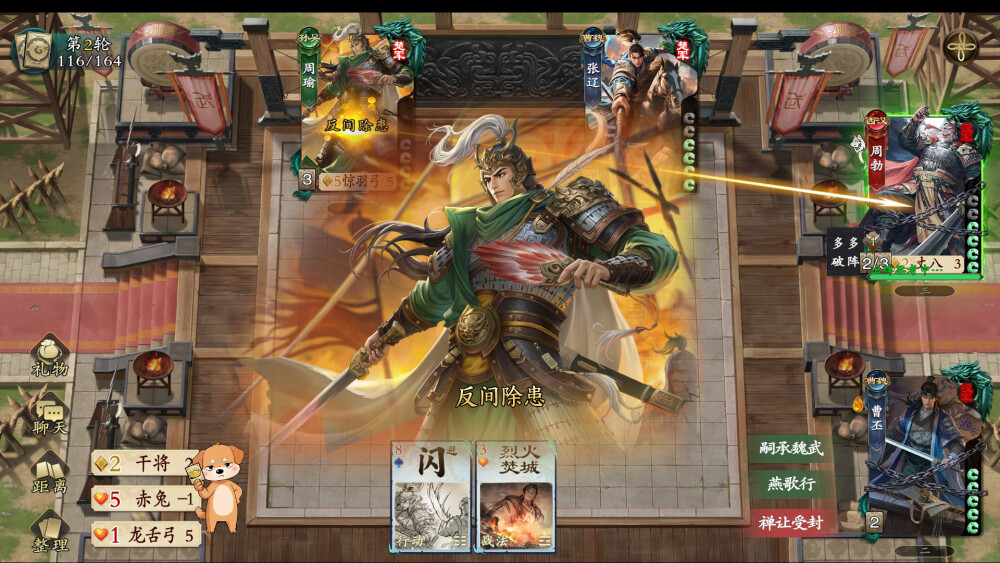This screenshot has width=1000, height=563.
Task: Sort hand cards with 整理
Action: click(50, 532)
